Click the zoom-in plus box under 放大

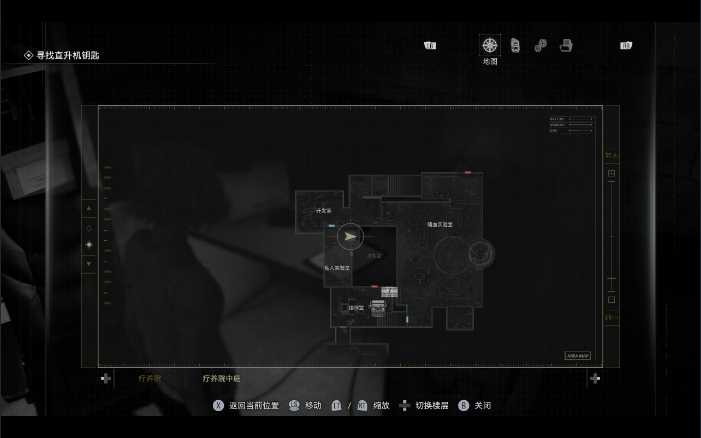611,174
